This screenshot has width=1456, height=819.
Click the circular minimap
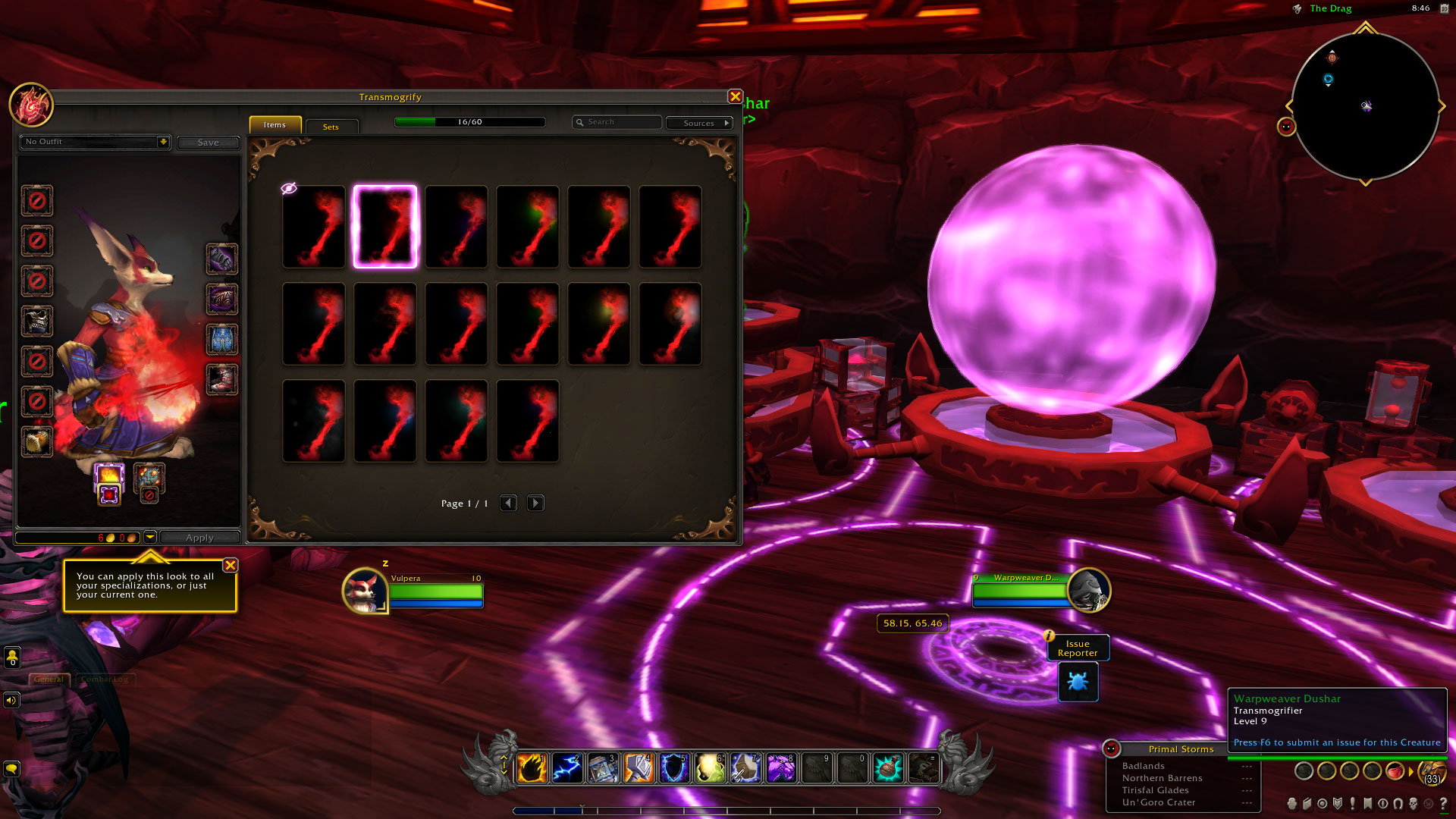pos(1365,106)
